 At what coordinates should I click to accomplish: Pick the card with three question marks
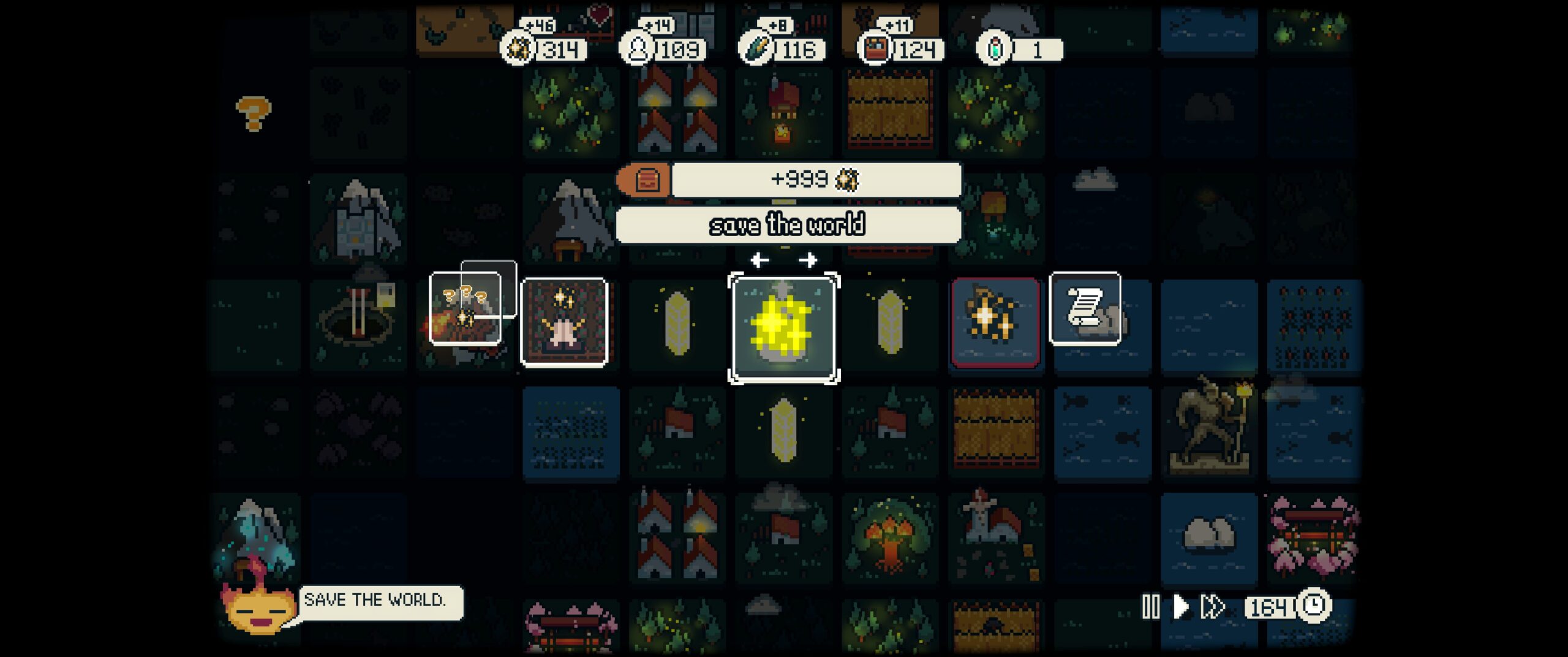coord(466,308)
